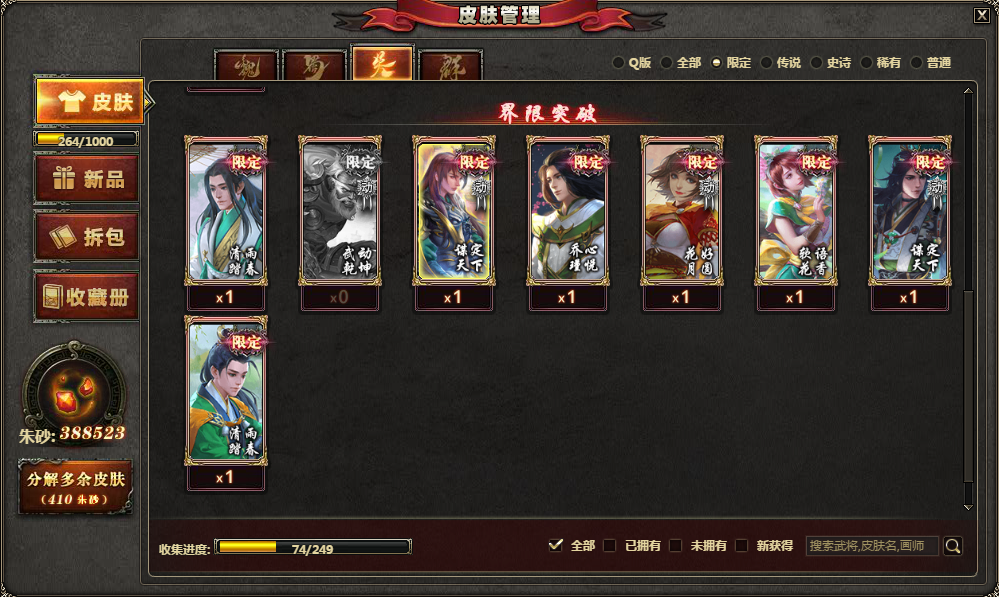The width and height of the screenshot is (999, 597).
Task: Open the 拆包 section
Action: pos(86,237)
